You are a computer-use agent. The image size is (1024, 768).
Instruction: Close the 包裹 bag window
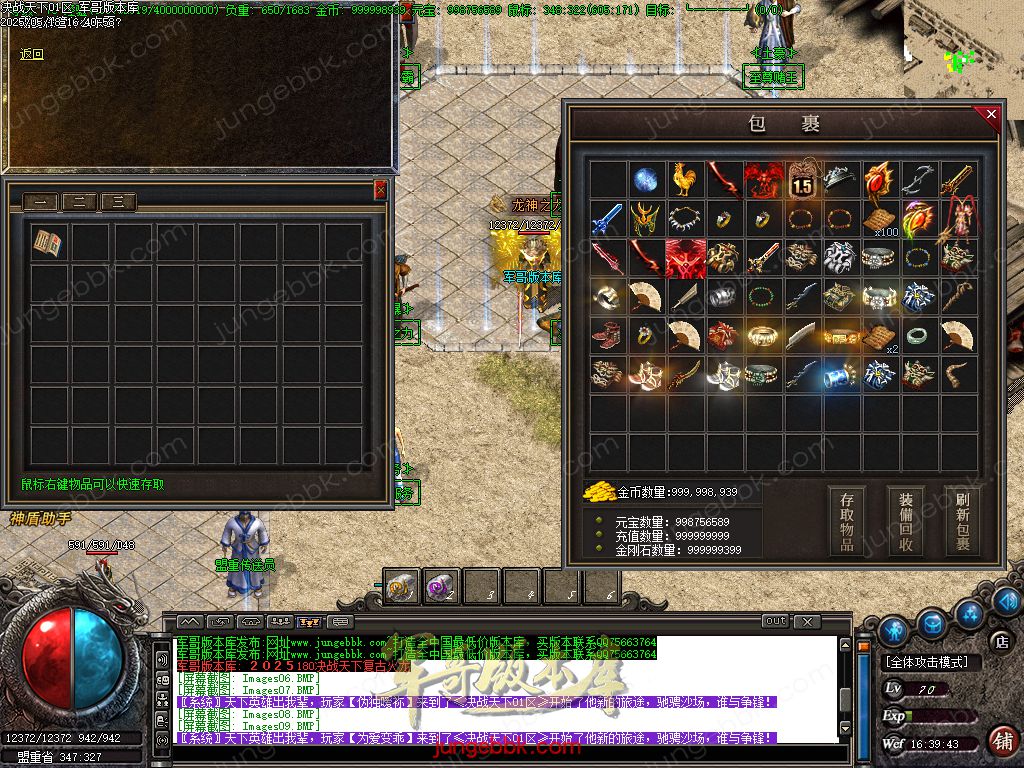[x=991, y=115]
